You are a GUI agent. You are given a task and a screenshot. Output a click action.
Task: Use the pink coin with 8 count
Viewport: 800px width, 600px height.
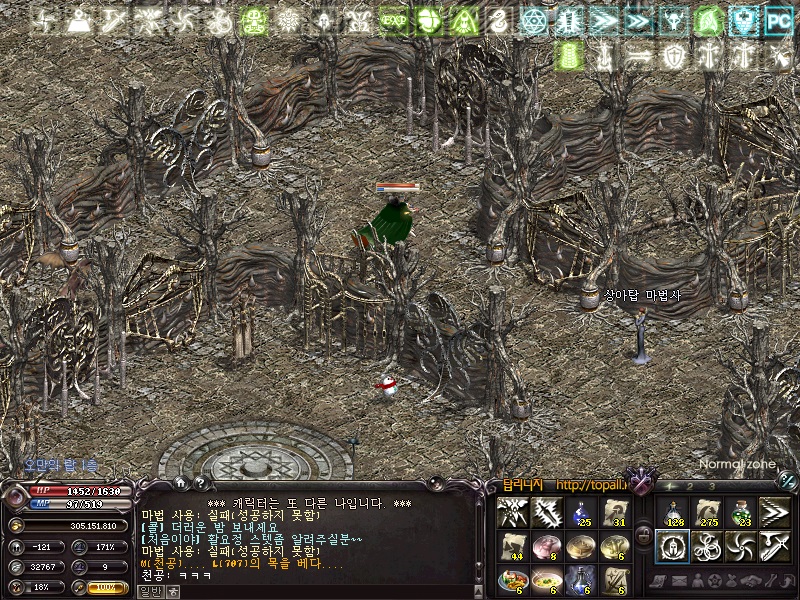click(x=547, y=547)
